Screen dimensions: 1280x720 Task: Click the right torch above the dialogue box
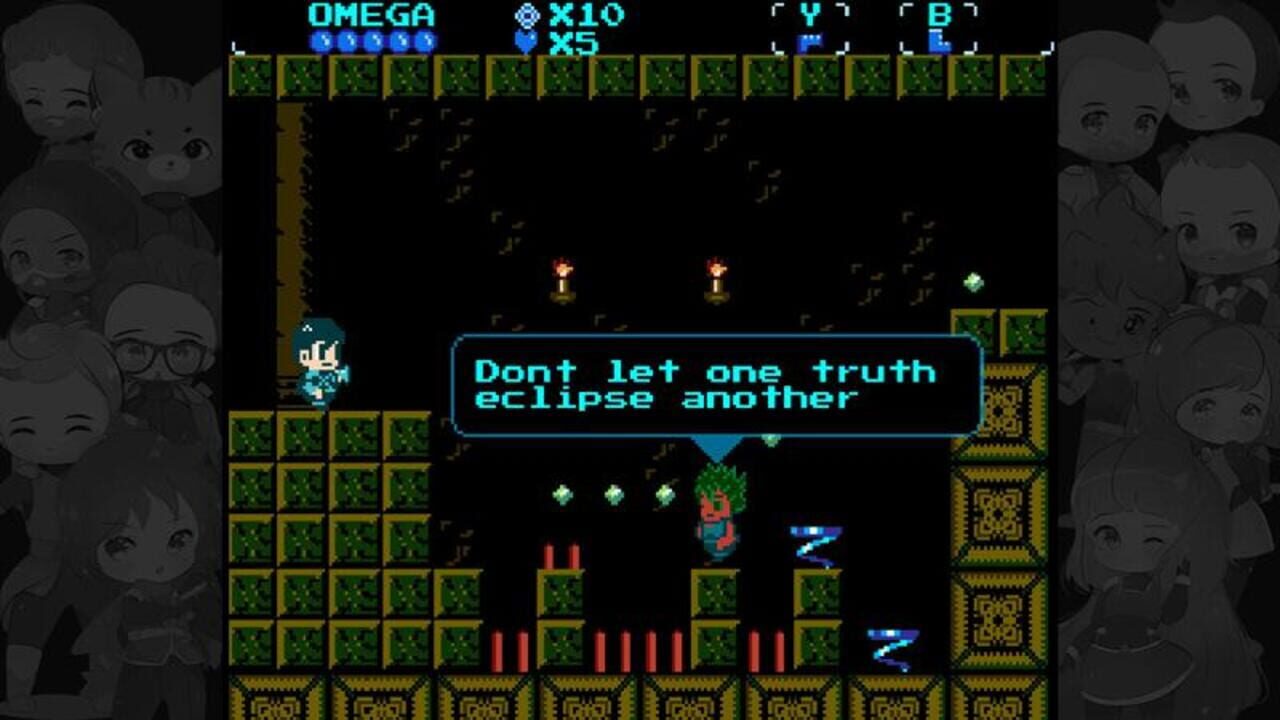pyautogui.click(x=714, y=277)
